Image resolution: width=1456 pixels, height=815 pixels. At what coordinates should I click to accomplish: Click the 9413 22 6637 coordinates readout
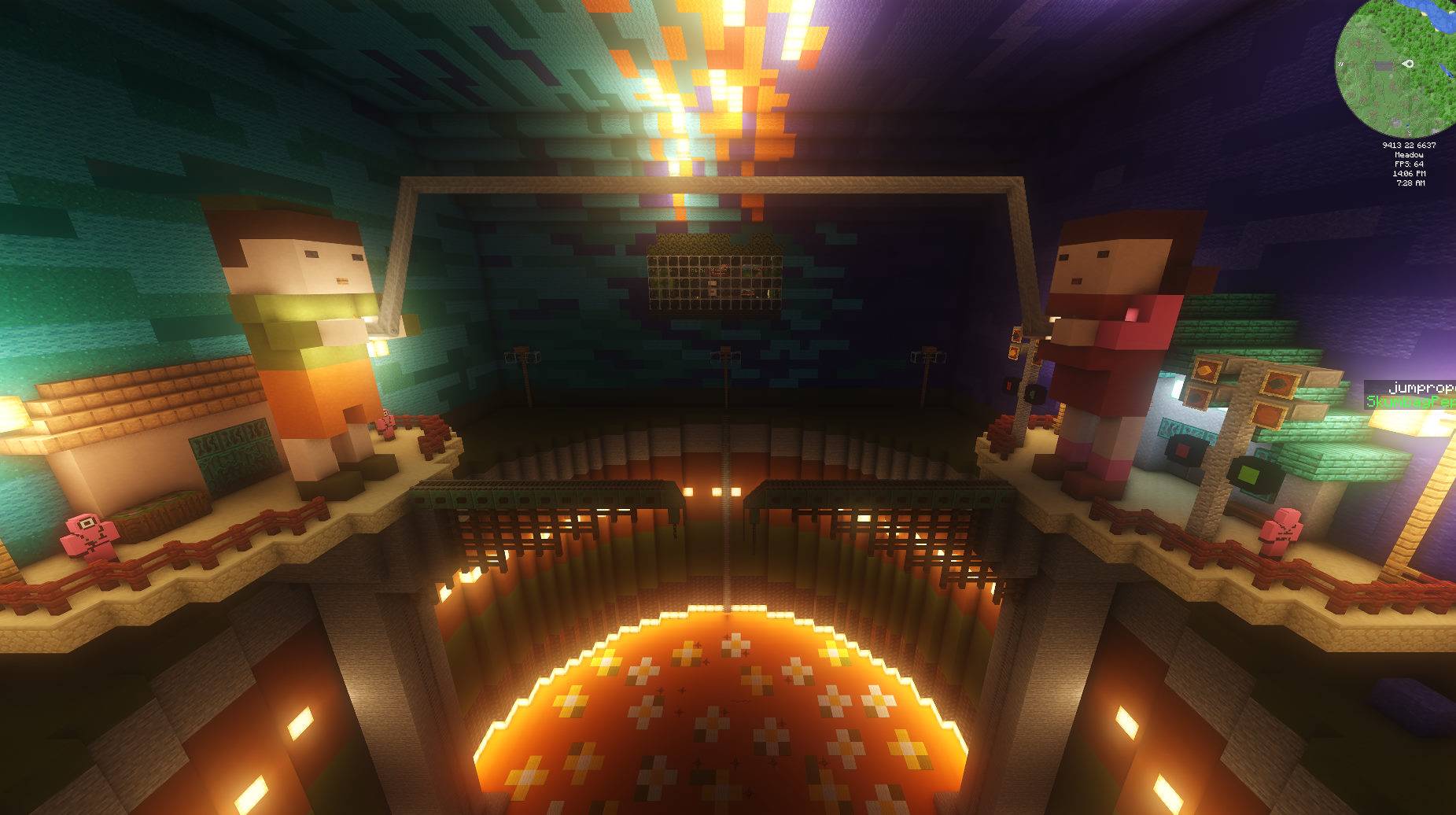(x=1409, y=146)
